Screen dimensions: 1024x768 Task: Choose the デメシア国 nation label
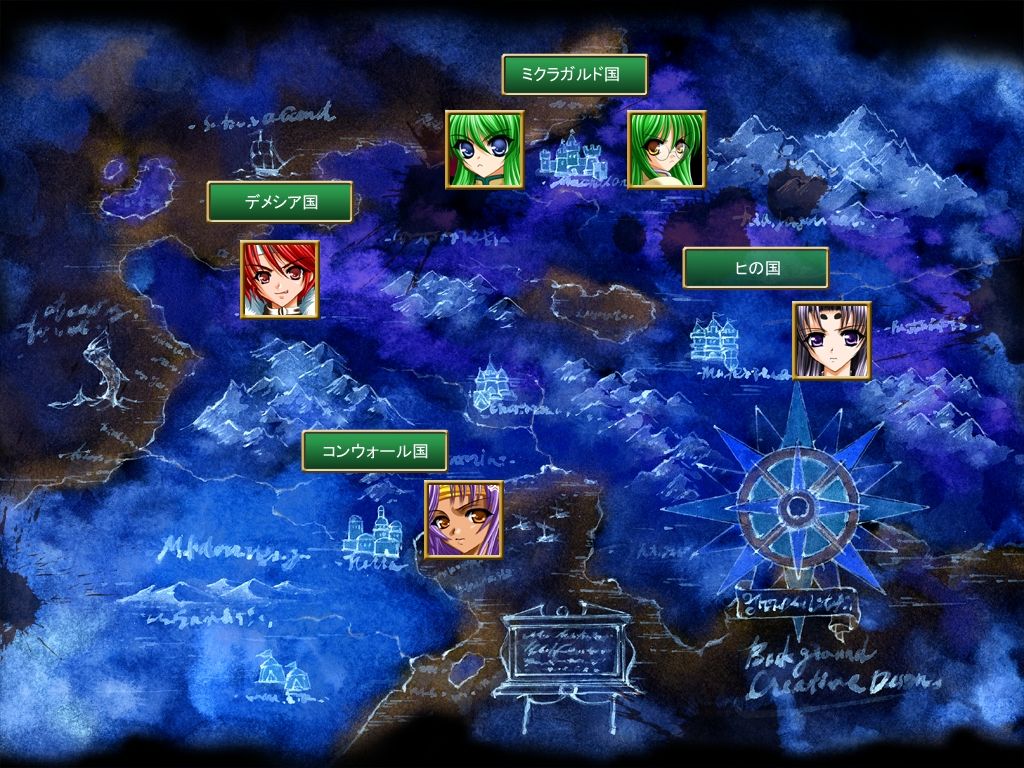pos(280,201)
